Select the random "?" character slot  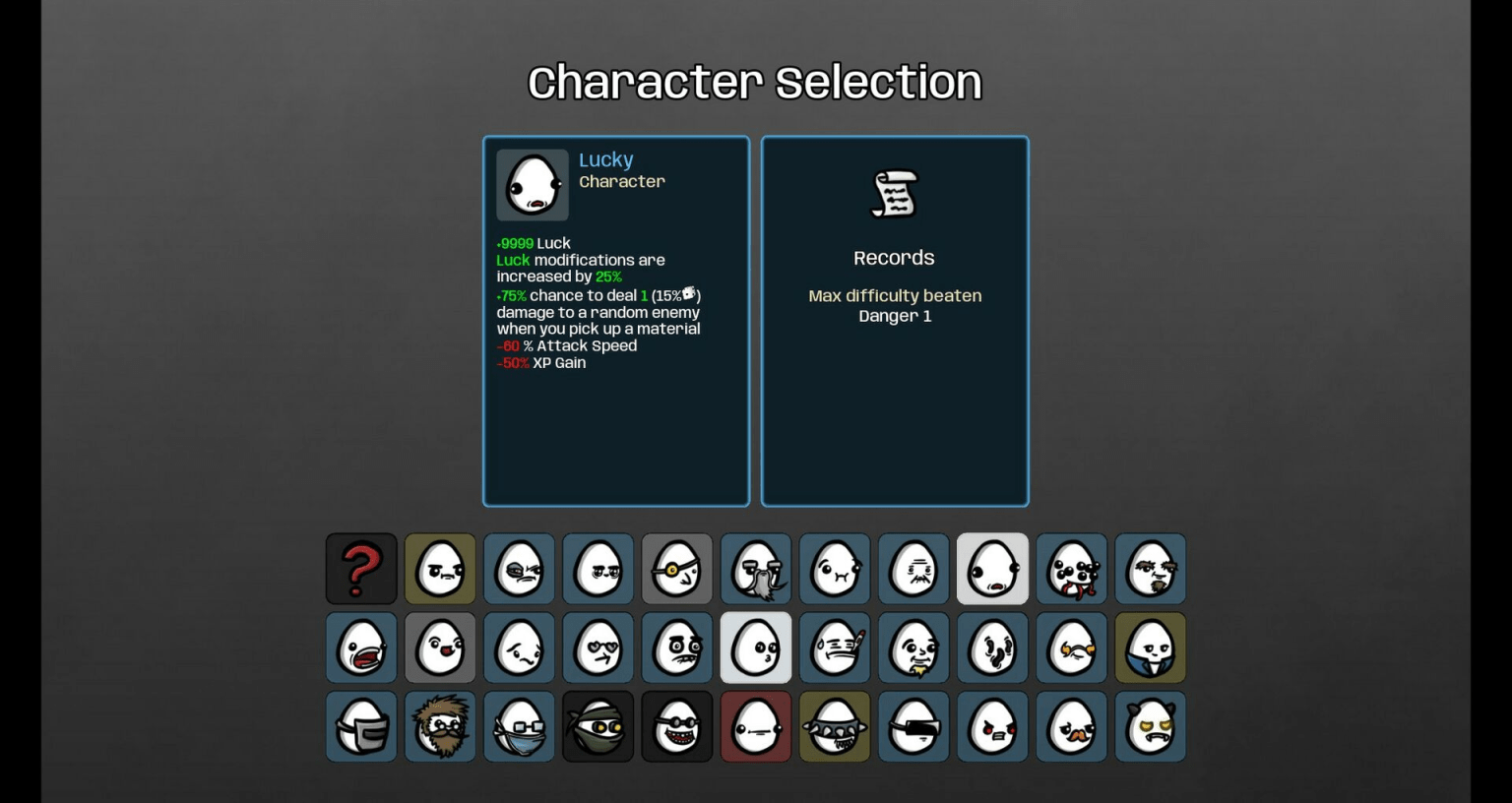click(x=361, y=569)
